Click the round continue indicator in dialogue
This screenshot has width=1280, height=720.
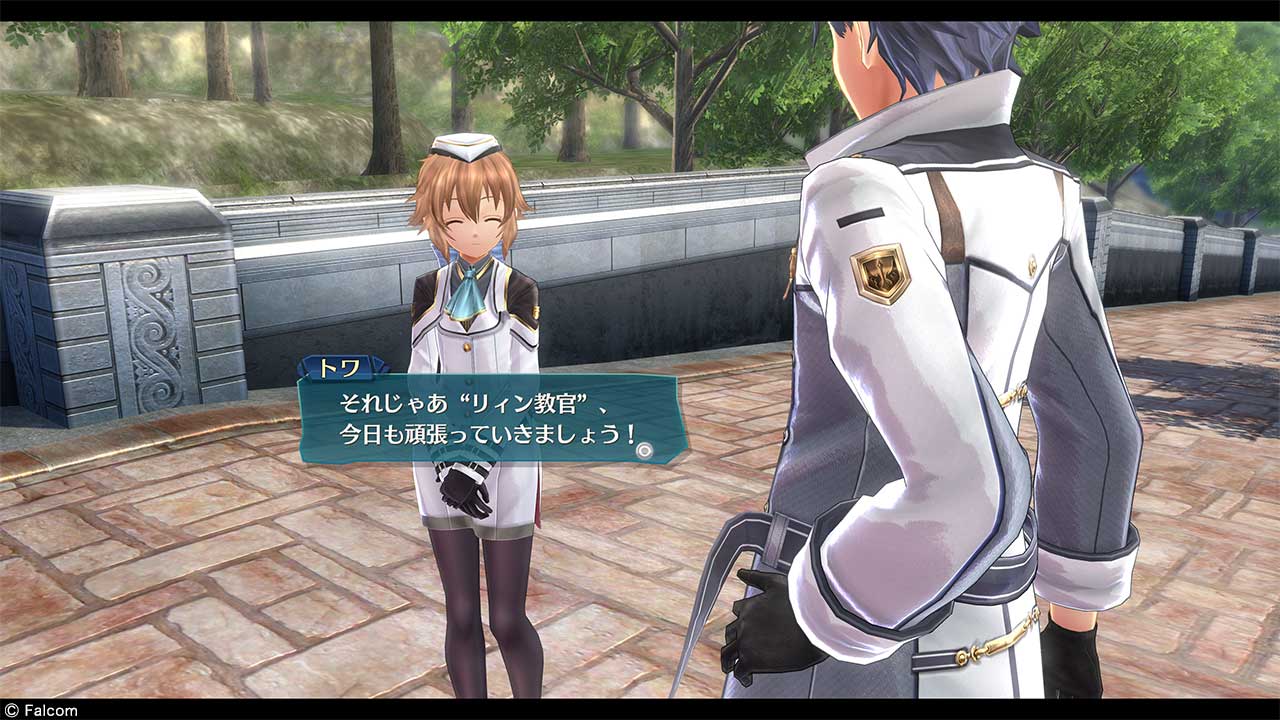coord(644,451)
